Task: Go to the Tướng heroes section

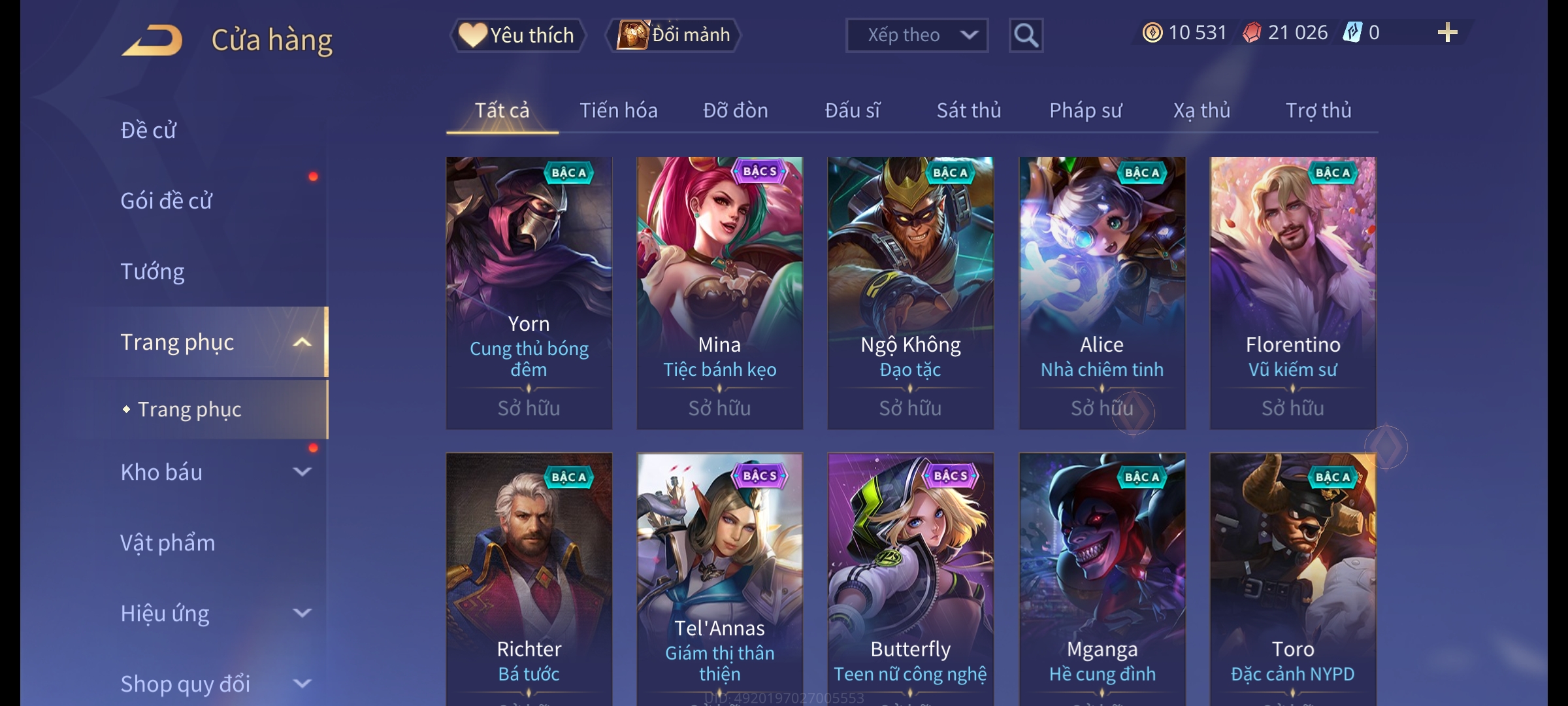Action: pos(152,271)
